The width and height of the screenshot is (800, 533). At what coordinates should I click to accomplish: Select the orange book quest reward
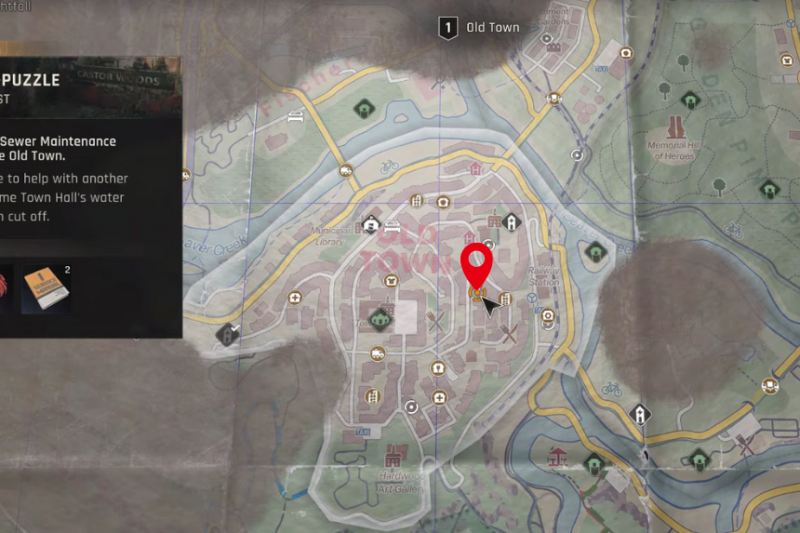[x=45, y=288]
